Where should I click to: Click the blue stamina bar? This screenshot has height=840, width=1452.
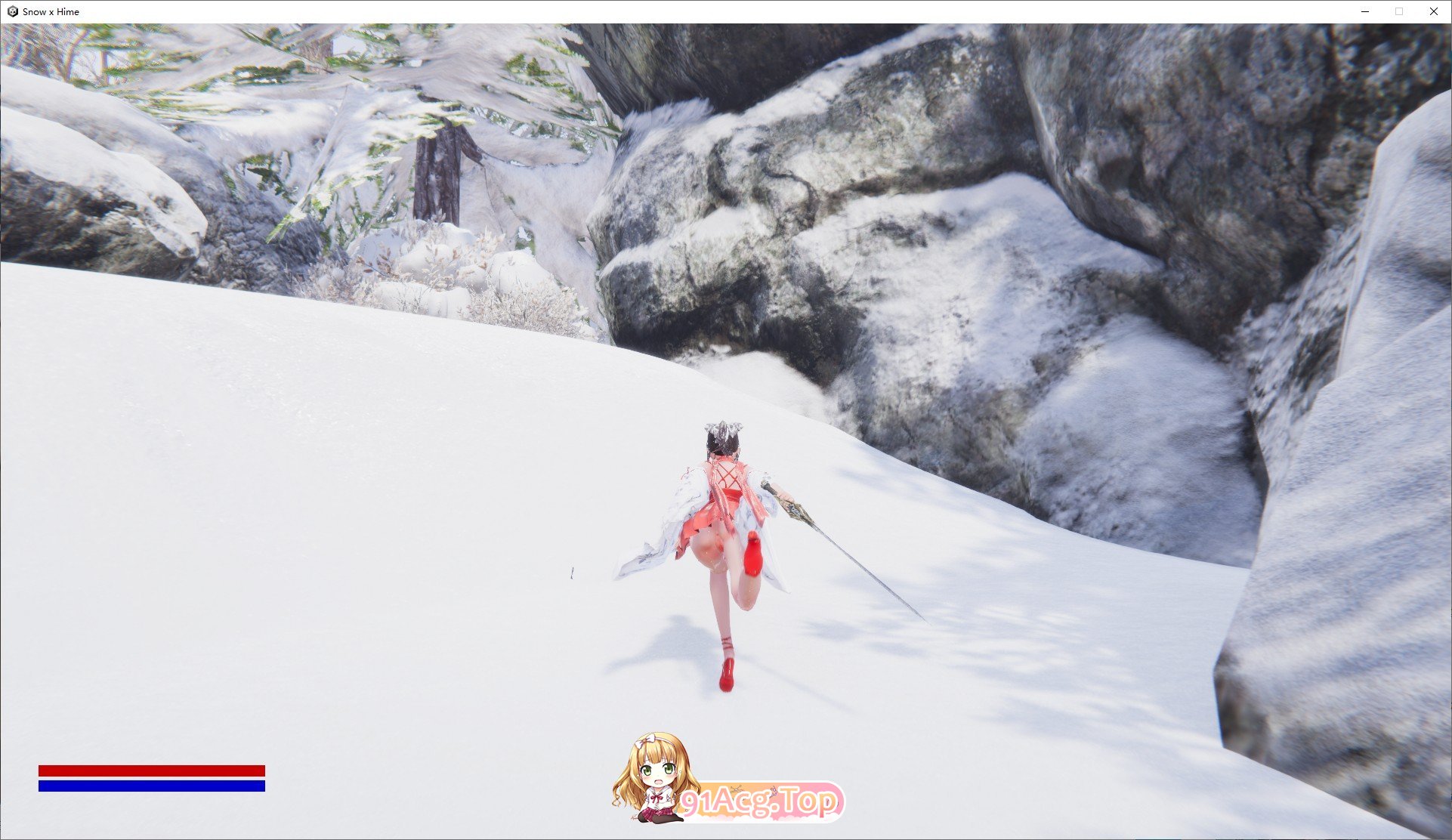pyautogui.click(x=151, y=787)
